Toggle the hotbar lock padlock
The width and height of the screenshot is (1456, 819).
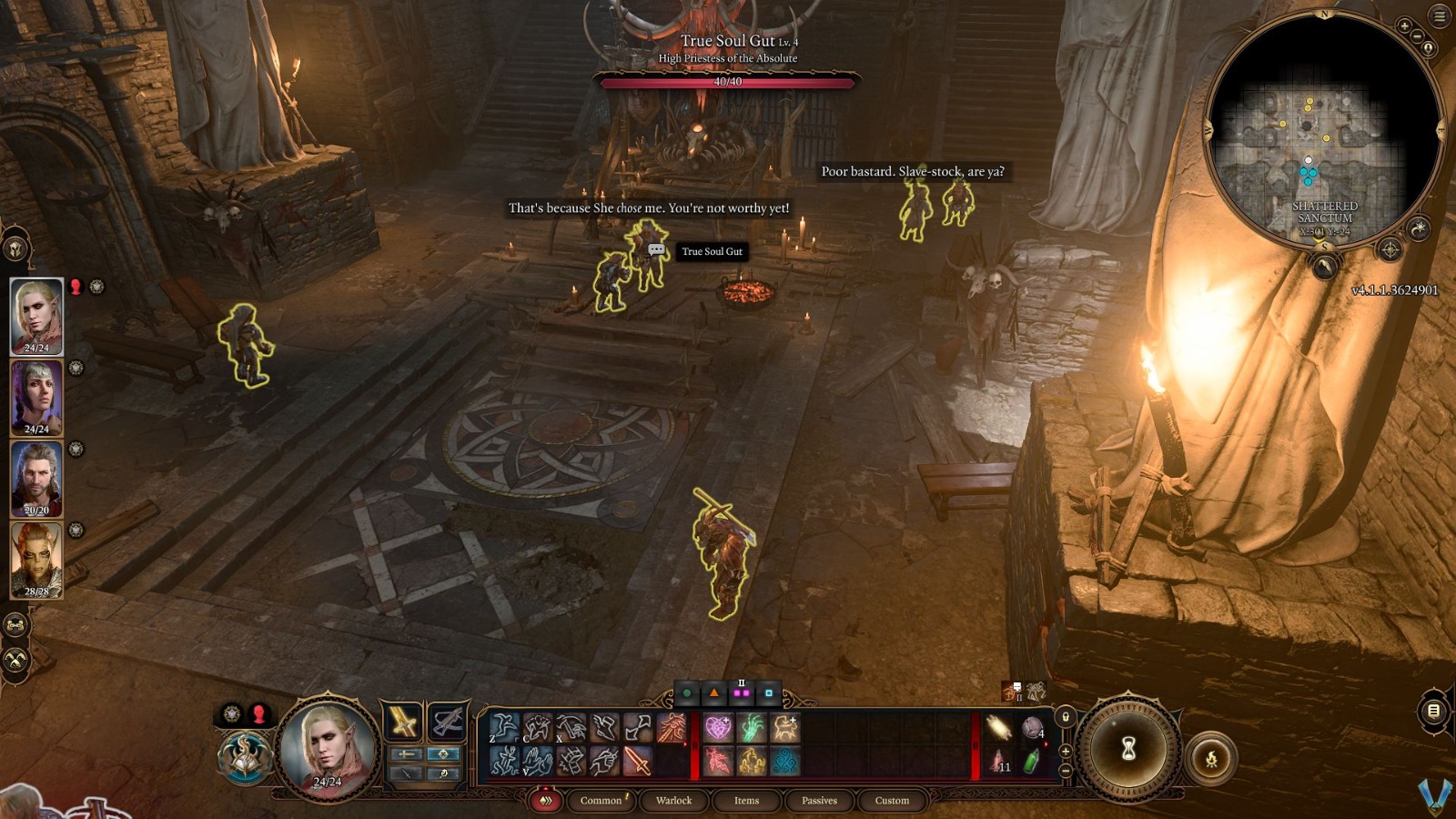coord(1066,717)
